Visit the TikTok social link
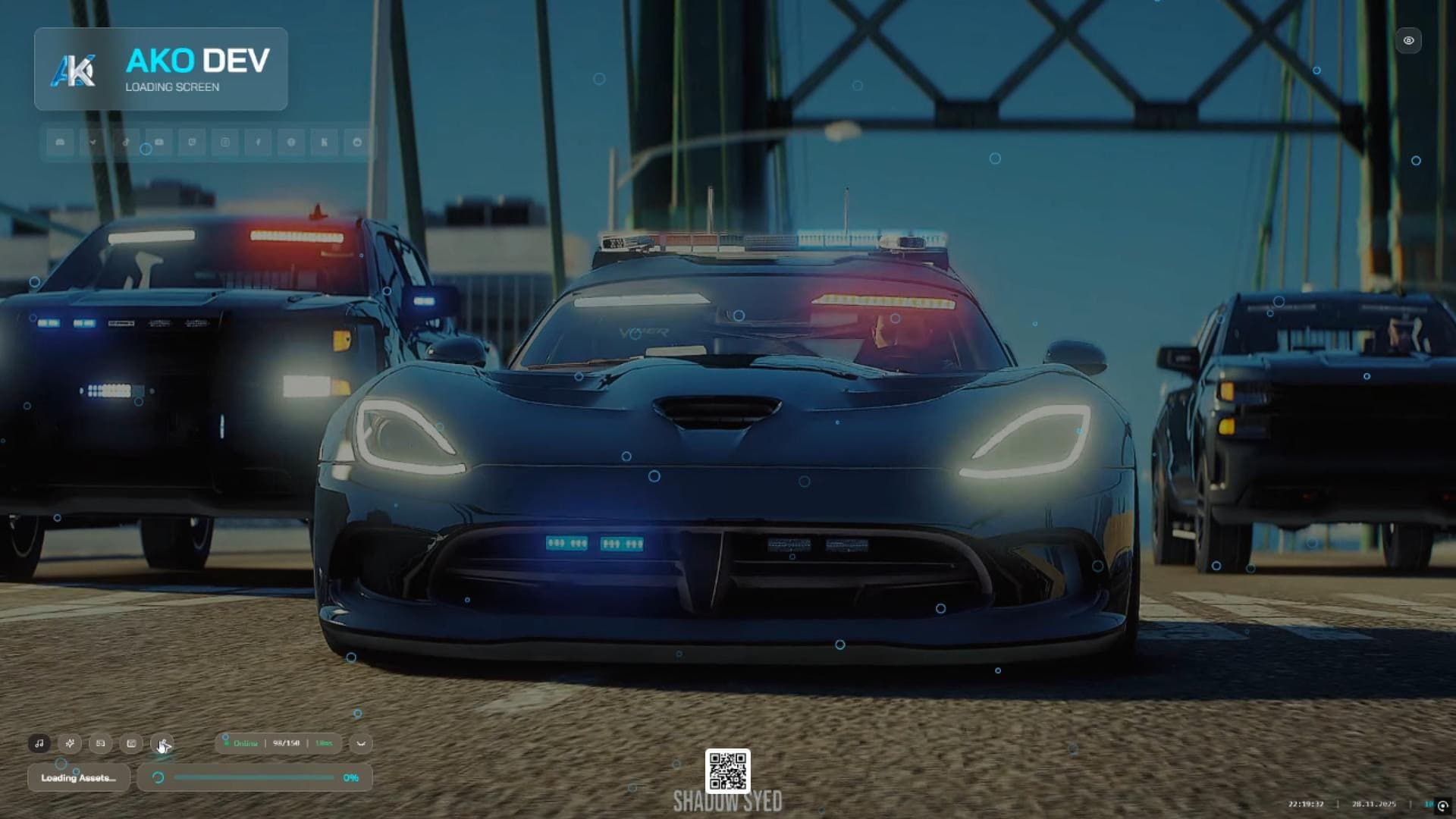The image size is (1456, 819). click(x=126, y=142)
